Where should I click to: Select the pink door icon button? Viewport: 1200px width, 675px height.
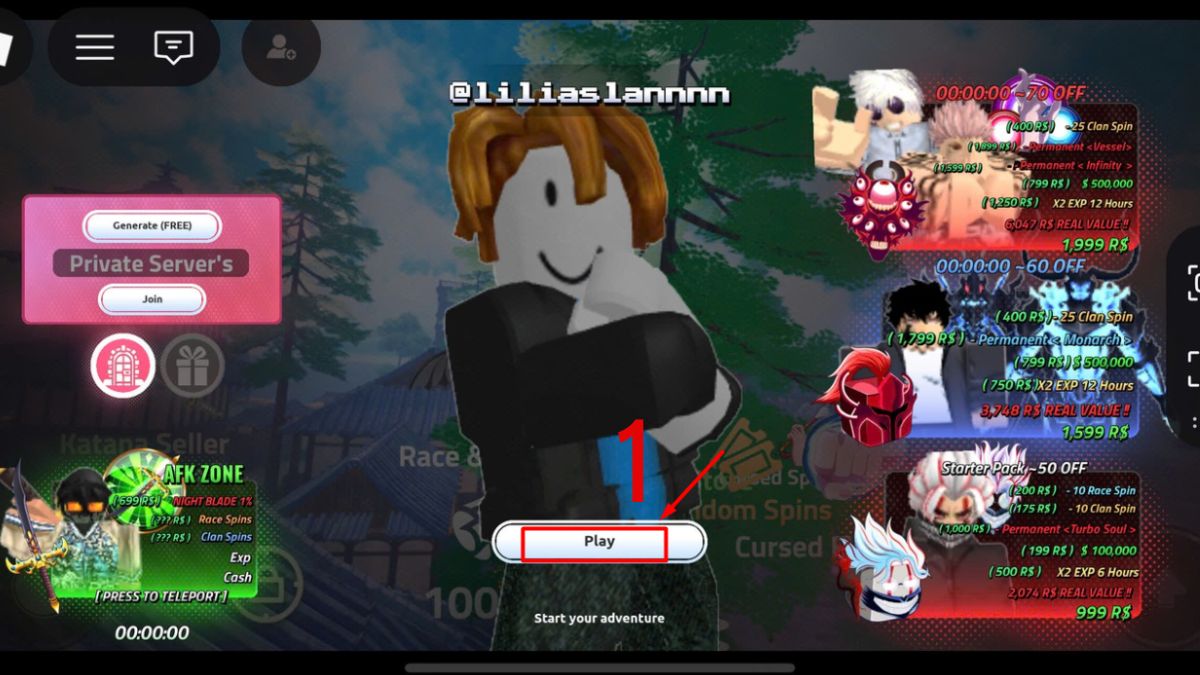click(123, 366)
